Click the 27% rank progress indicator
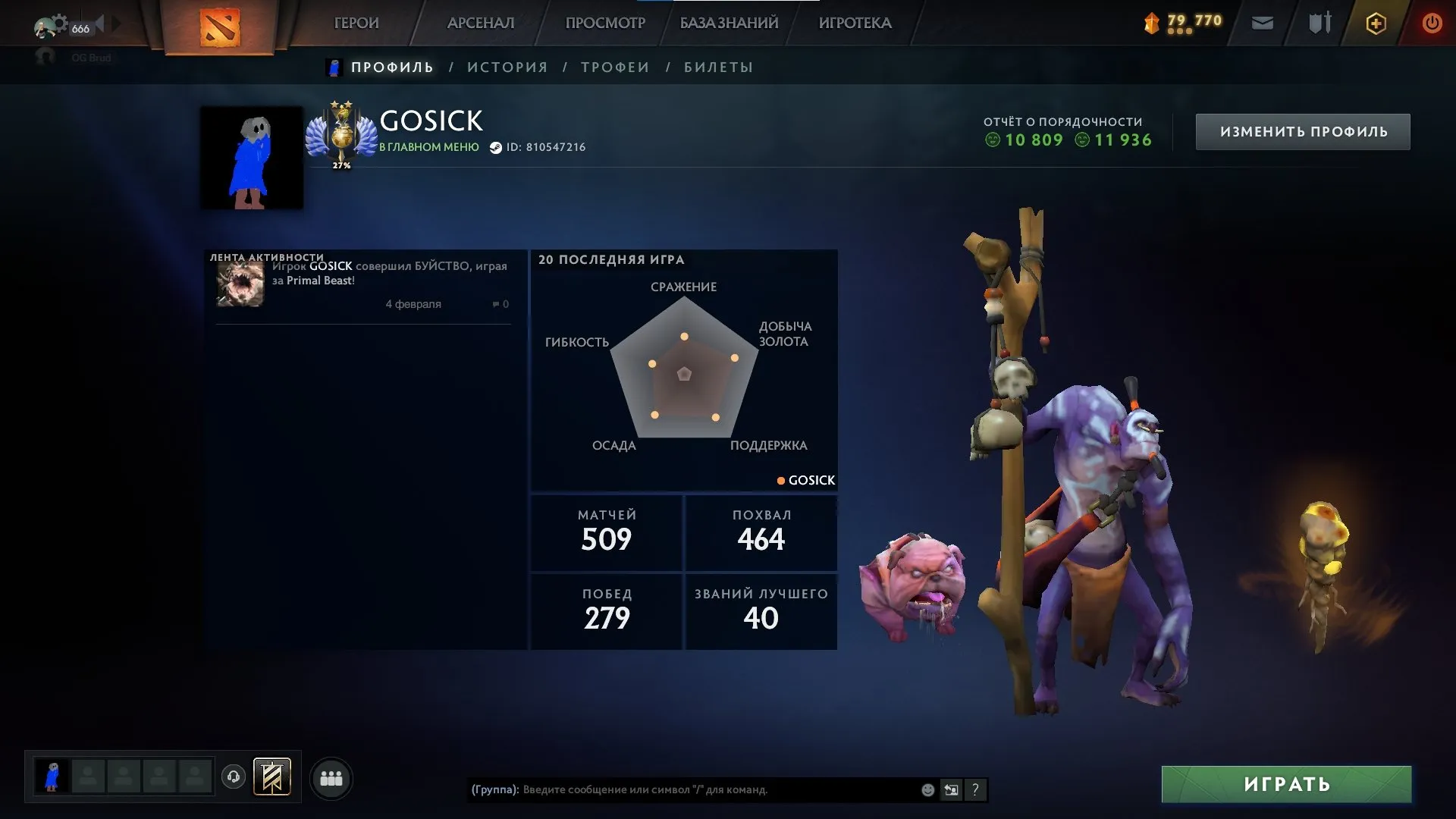Screen dimensions: 1456x819 coord(341,164)
